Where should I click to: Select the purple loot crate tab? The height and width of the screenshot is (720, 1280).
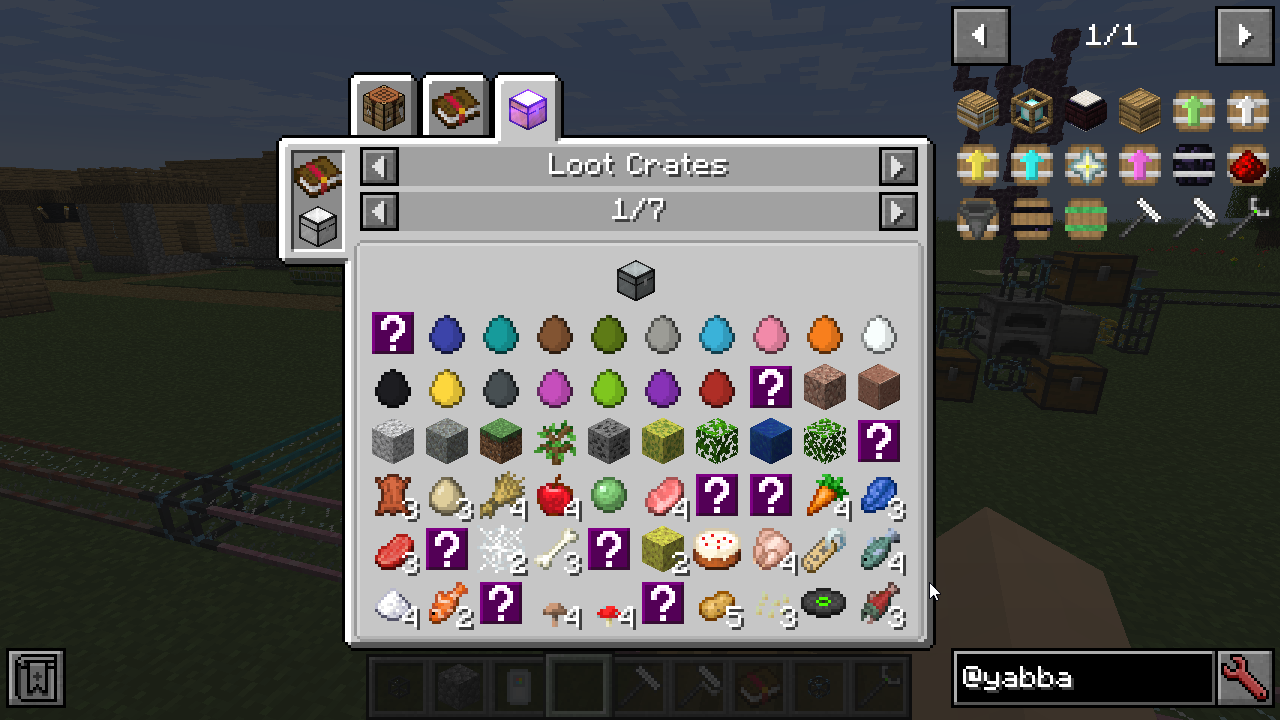point(528,107)
